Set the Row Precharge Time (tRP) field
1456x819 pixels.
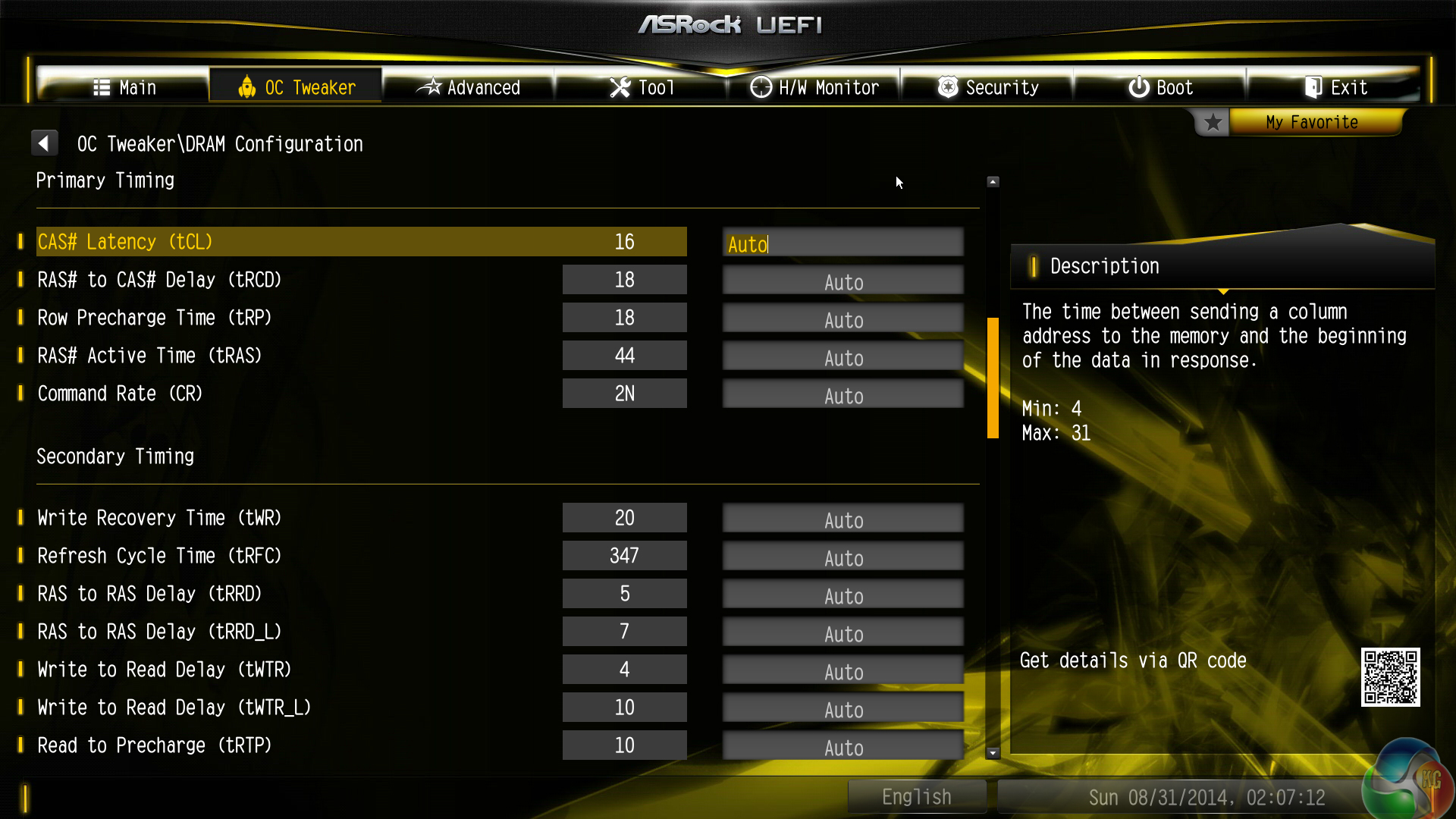coord(843,319)
